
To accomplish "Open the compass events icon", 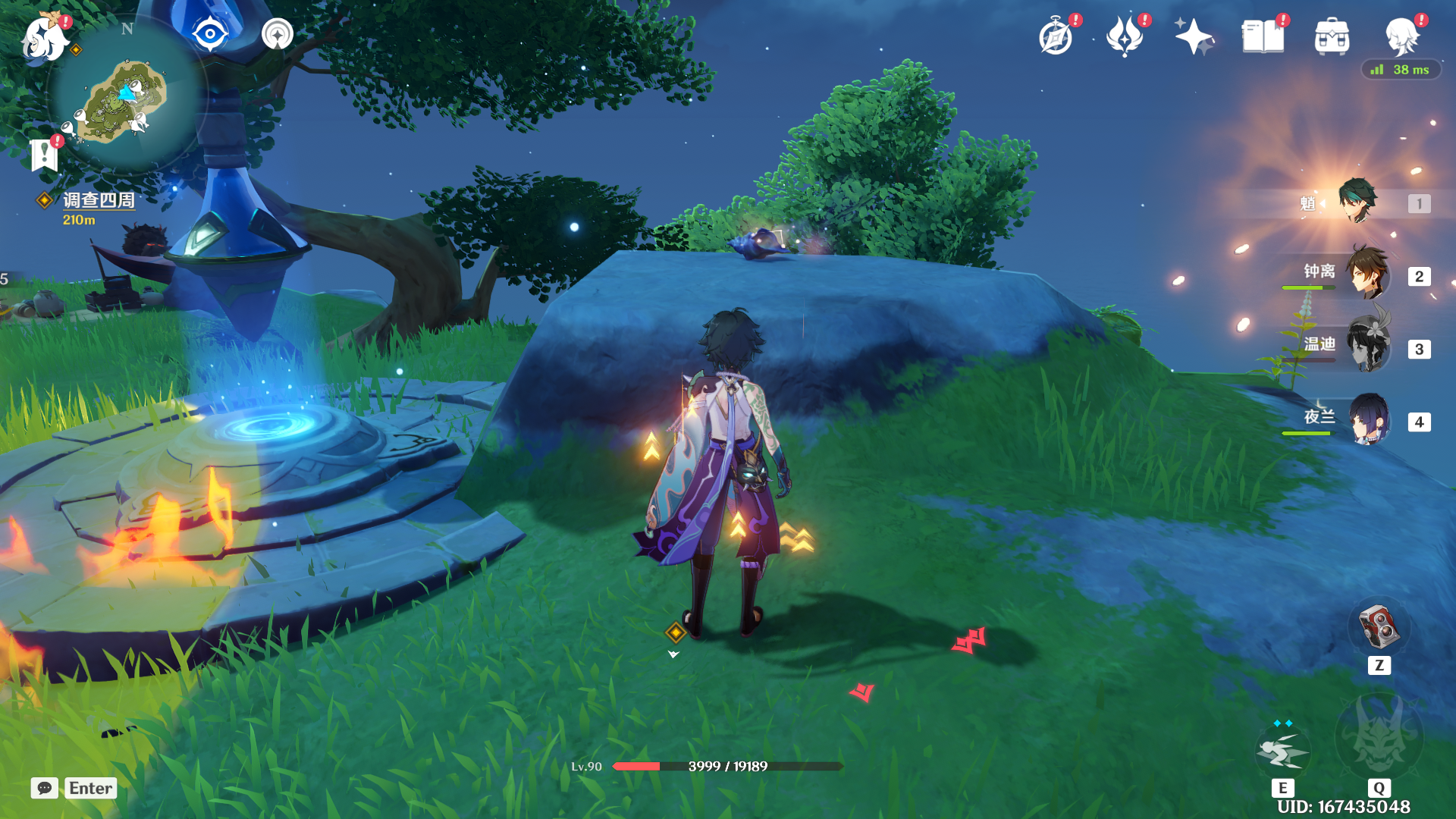I will tap(1056, 36).
